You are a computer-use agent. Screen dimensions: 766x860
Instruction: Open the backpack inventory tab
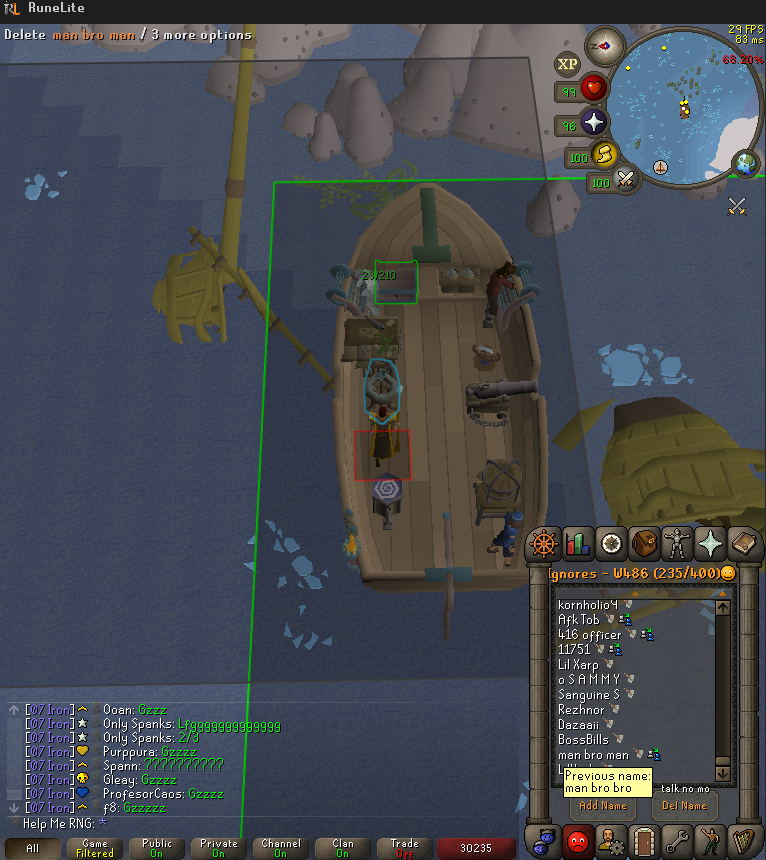644,544
